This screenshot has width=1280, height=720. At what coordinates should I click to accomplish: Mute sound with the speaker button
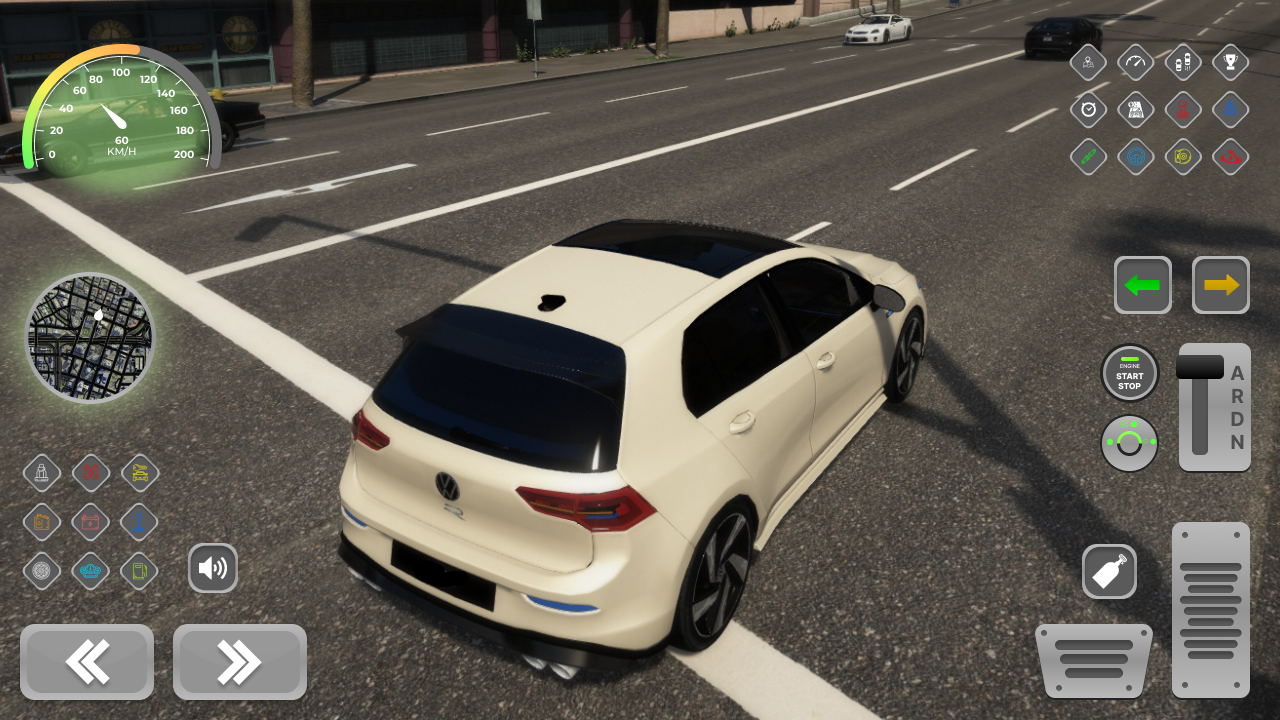click(x=213, y=568)
